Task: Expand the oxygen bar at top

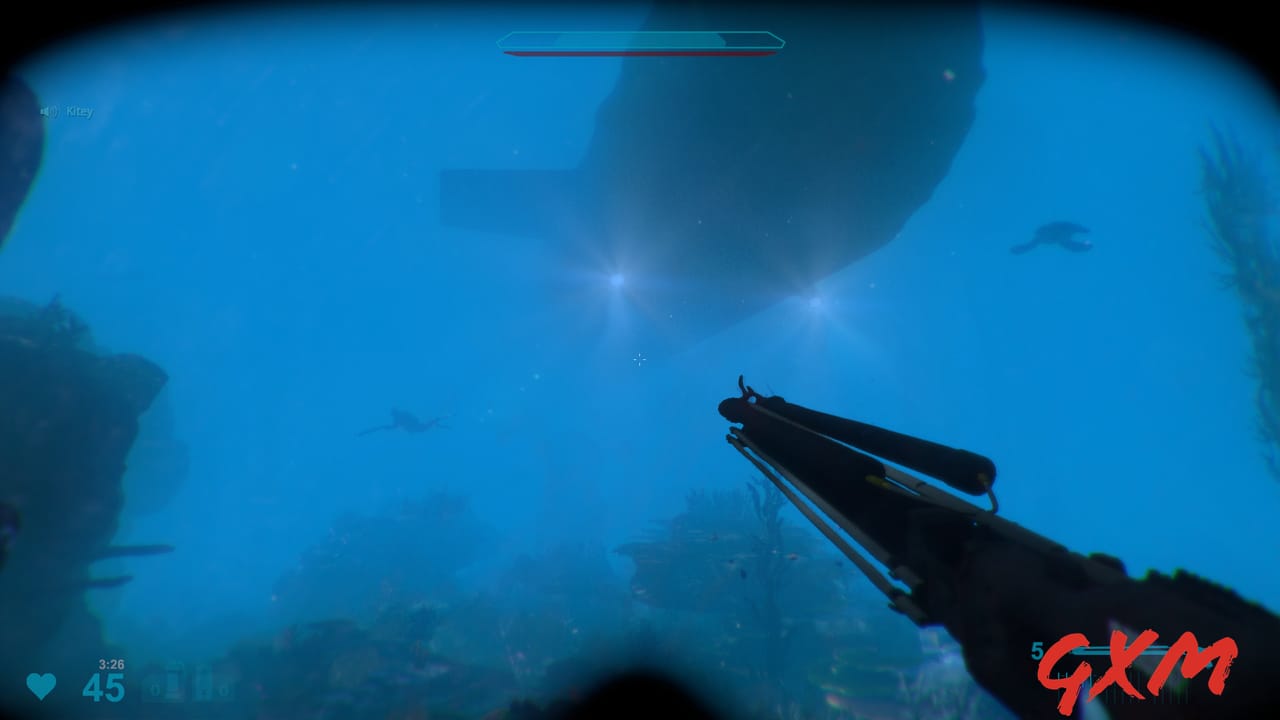Action: point(640,42)
